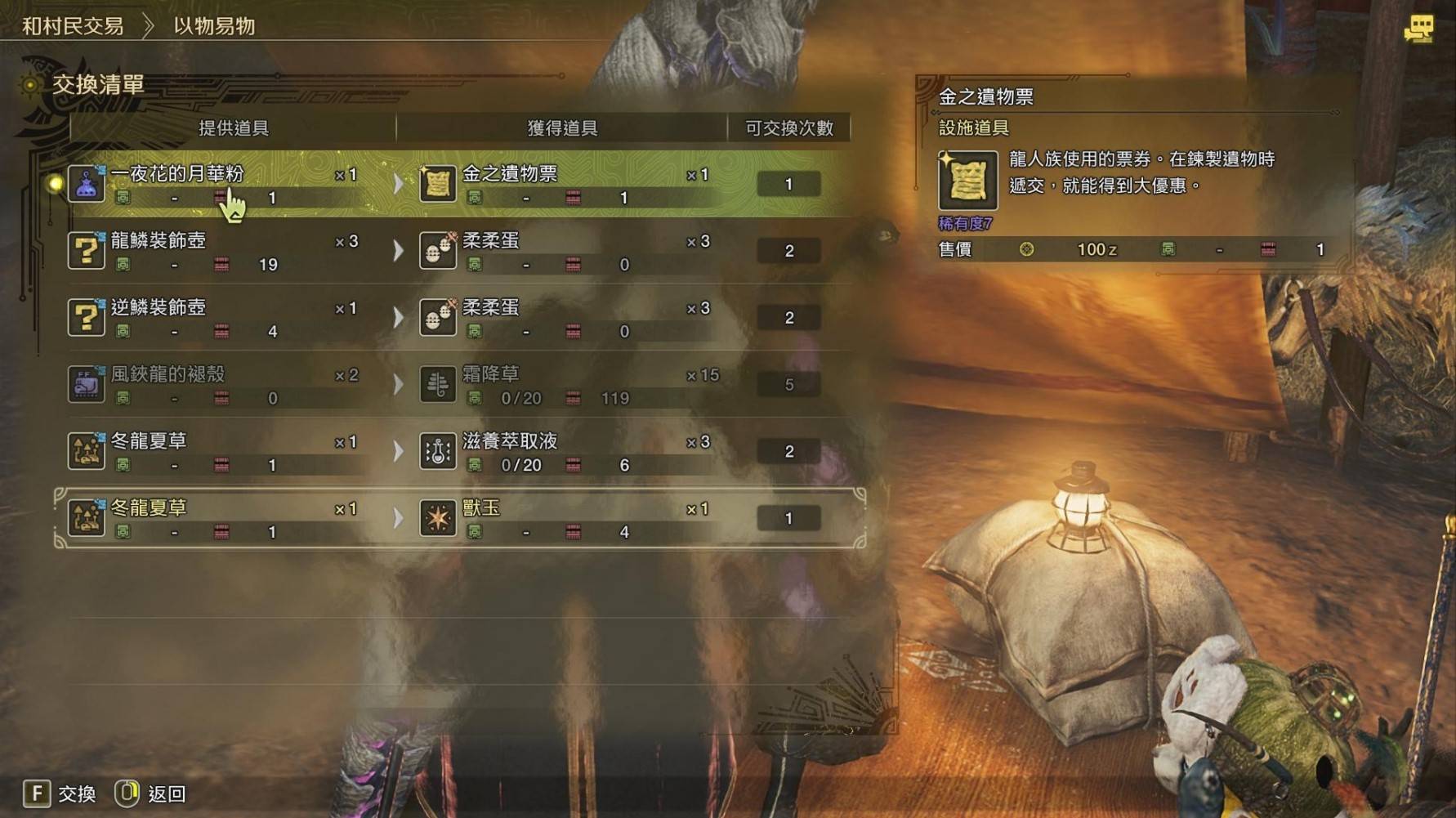
Task: Select the 獸玉 star gem icon
Action: (437, 517)
